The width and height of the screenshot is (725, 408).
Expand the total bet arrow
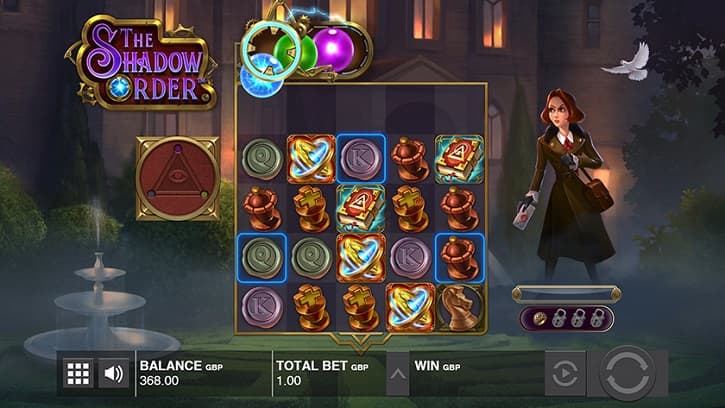tap(398, 375)
